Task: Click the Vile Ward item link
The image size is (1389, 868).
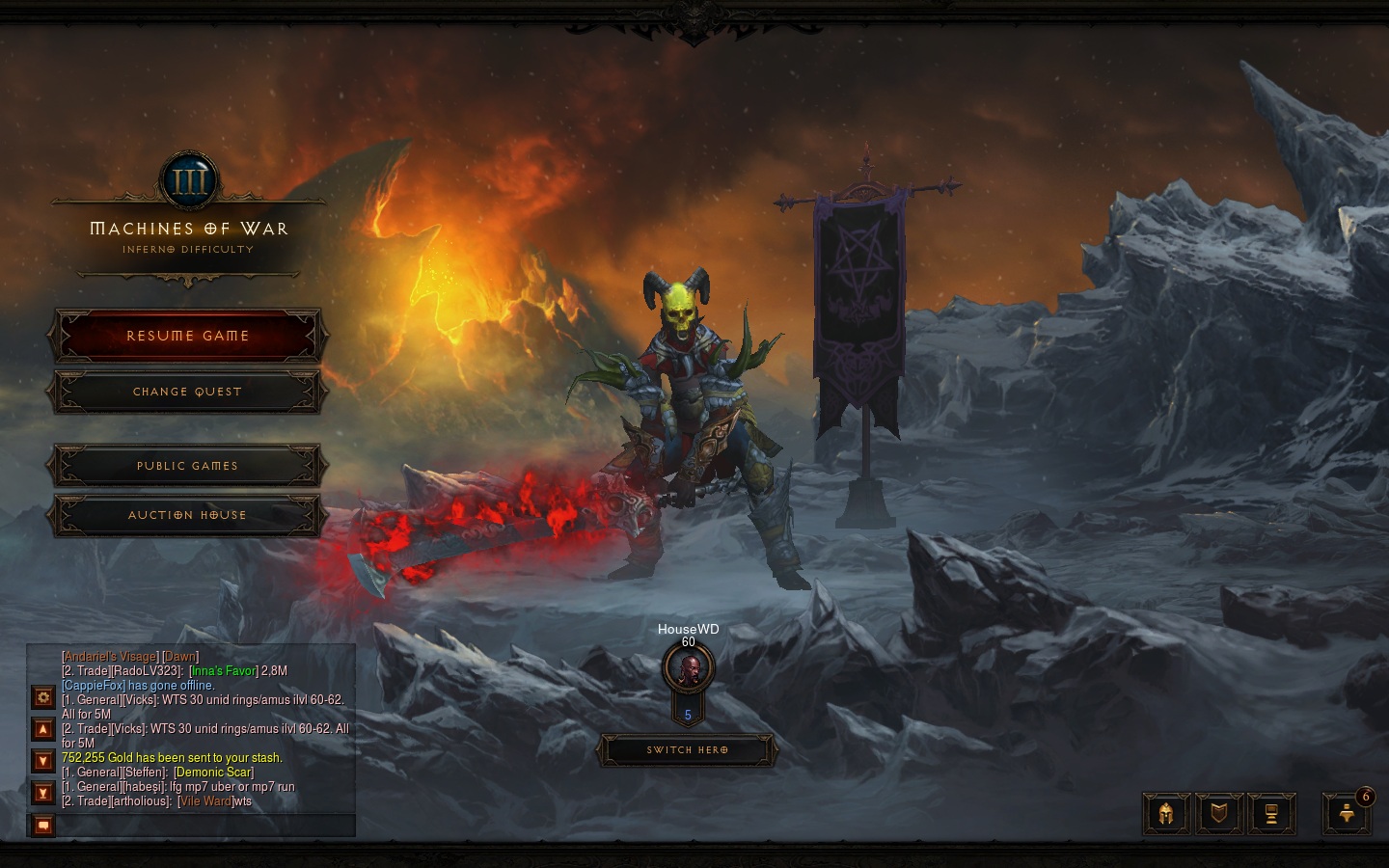Action: pos(205,801)
